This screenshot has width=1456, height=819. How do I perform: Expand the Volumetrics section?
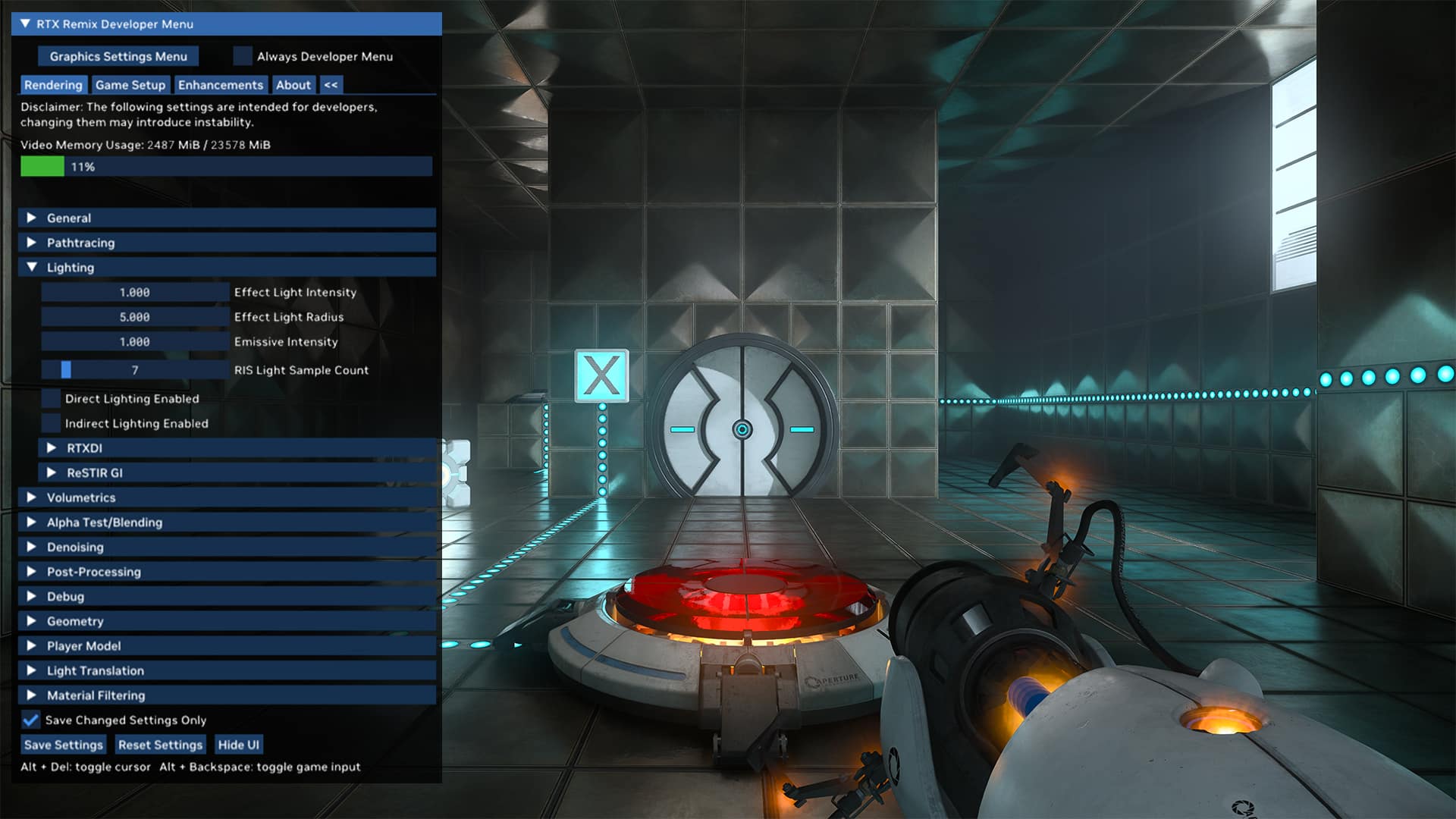(32, 497)
